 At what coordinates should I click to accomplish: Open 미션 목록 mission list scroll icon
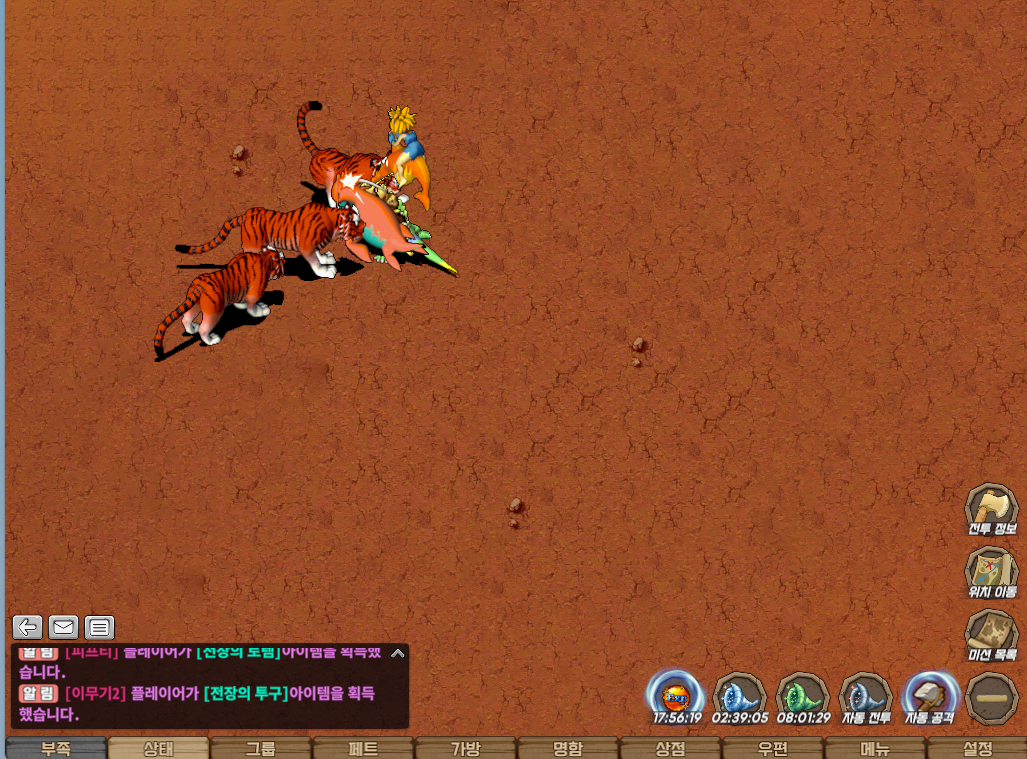[x=991, y=635]
